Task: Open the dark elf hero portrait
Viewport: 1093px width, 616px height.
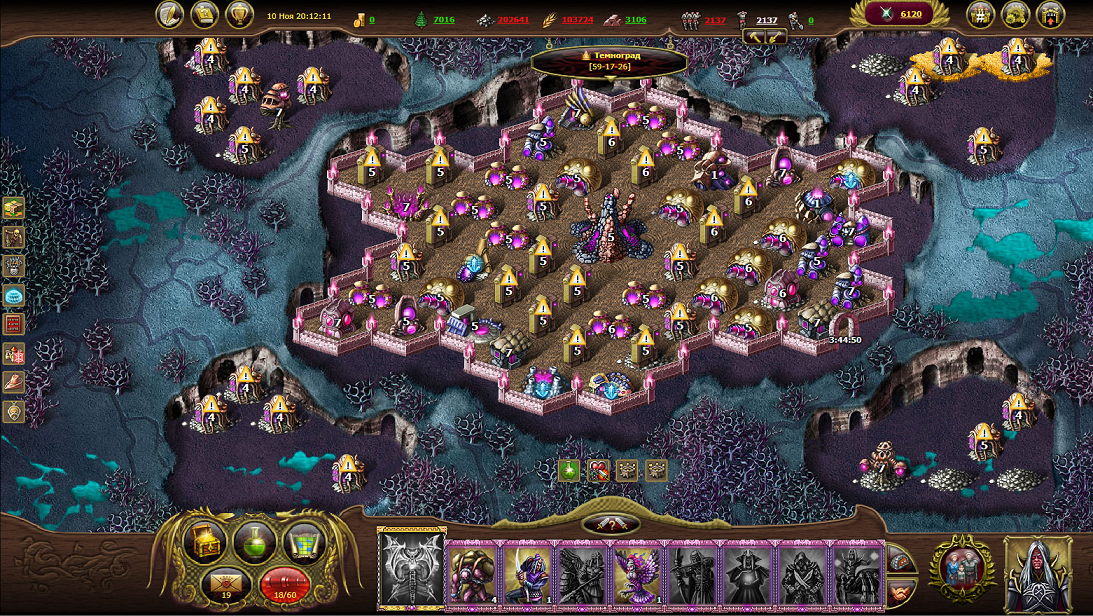Action: click(x=1038, y=572)
